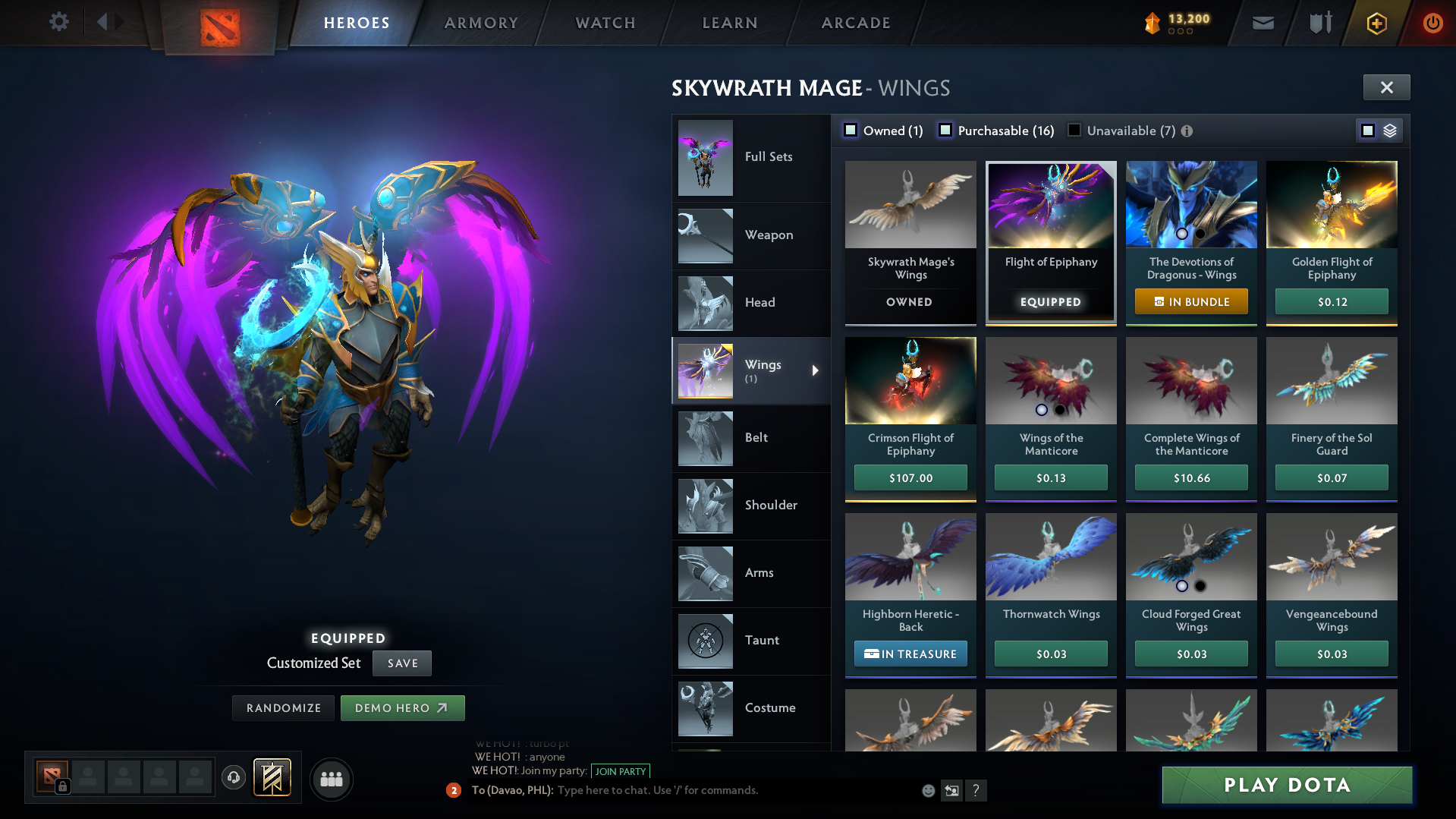
Task: Switch to the ARCADE tab
Action: [855, 22]
